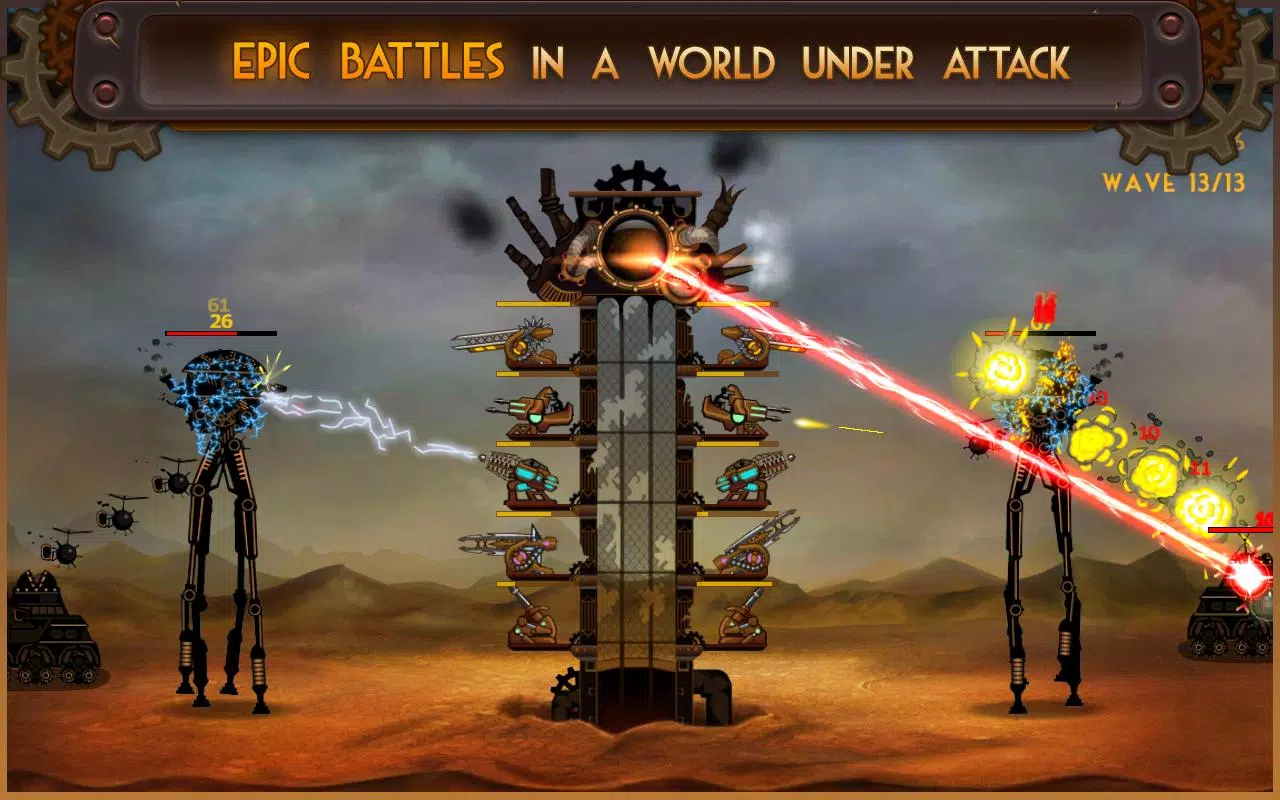This screenshot has height=800, width=1280.
Task: Click the explosion damage numbers on the right
Action: pos(1145,435)
